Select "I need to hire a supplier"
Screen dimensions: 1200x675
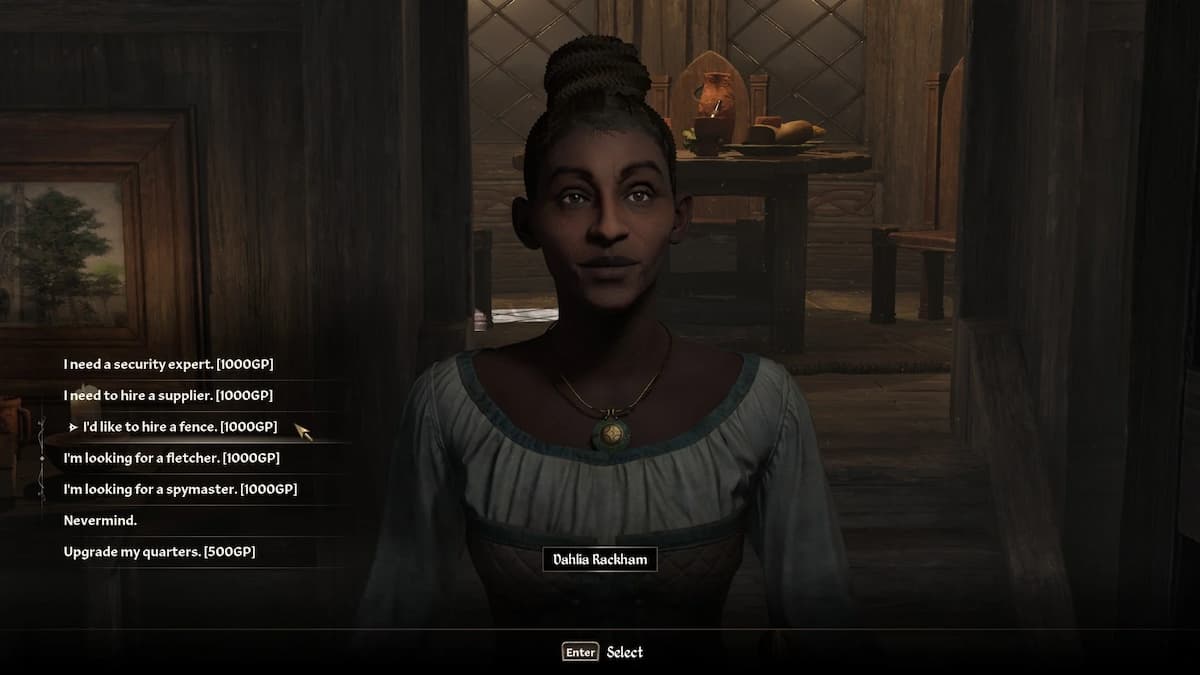[x=167, y=396]
